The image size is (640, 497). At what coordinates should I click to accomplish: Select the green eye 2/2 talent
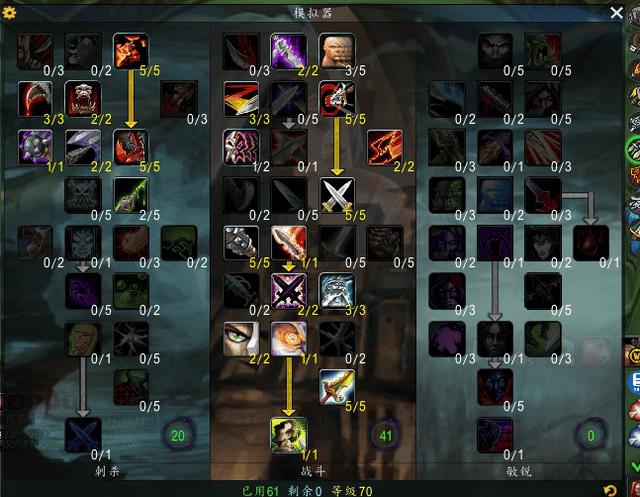(x=240, y=338)
